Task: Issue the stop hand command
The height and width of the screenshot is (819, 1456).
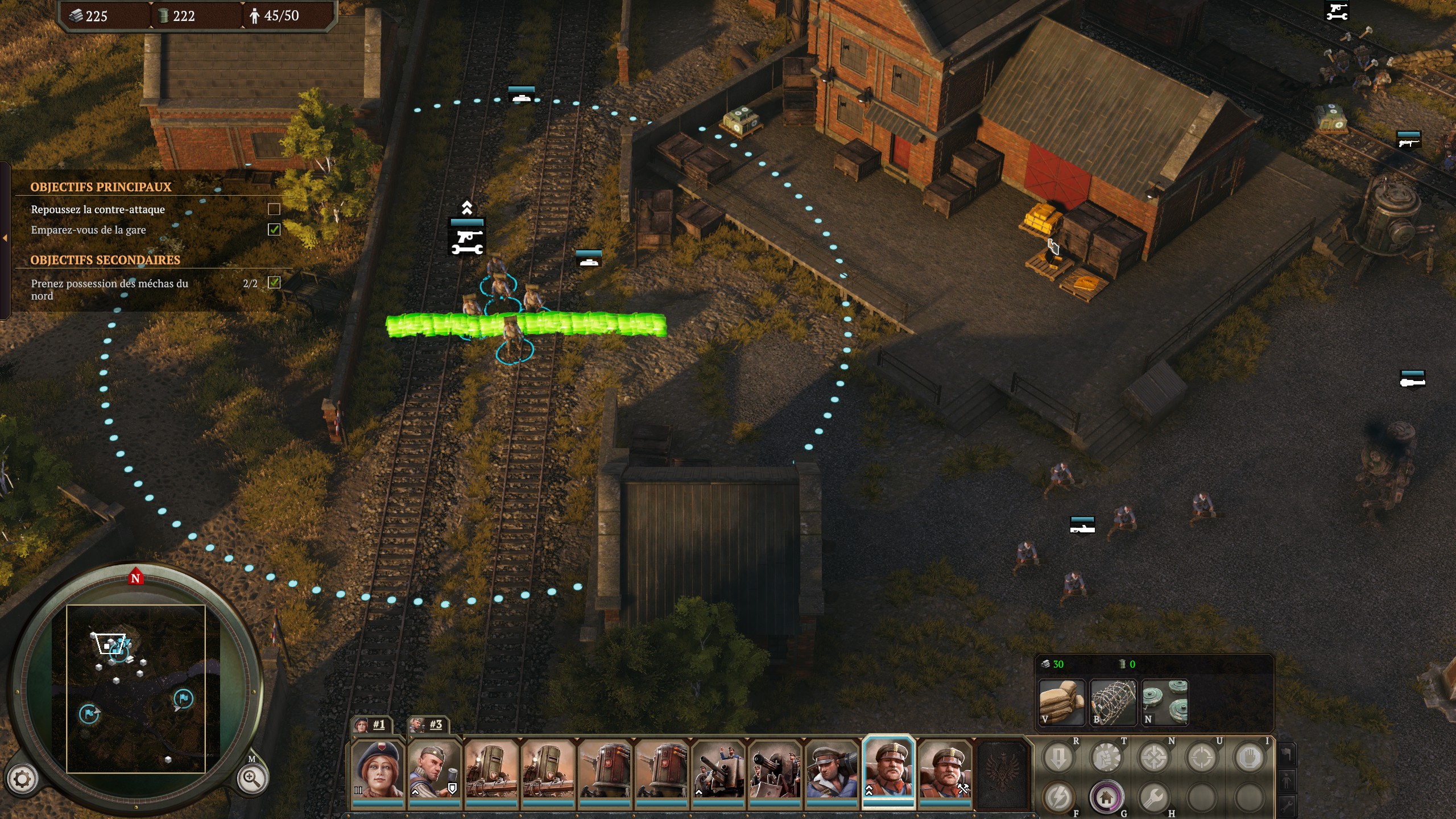Action: [1250, 758]
